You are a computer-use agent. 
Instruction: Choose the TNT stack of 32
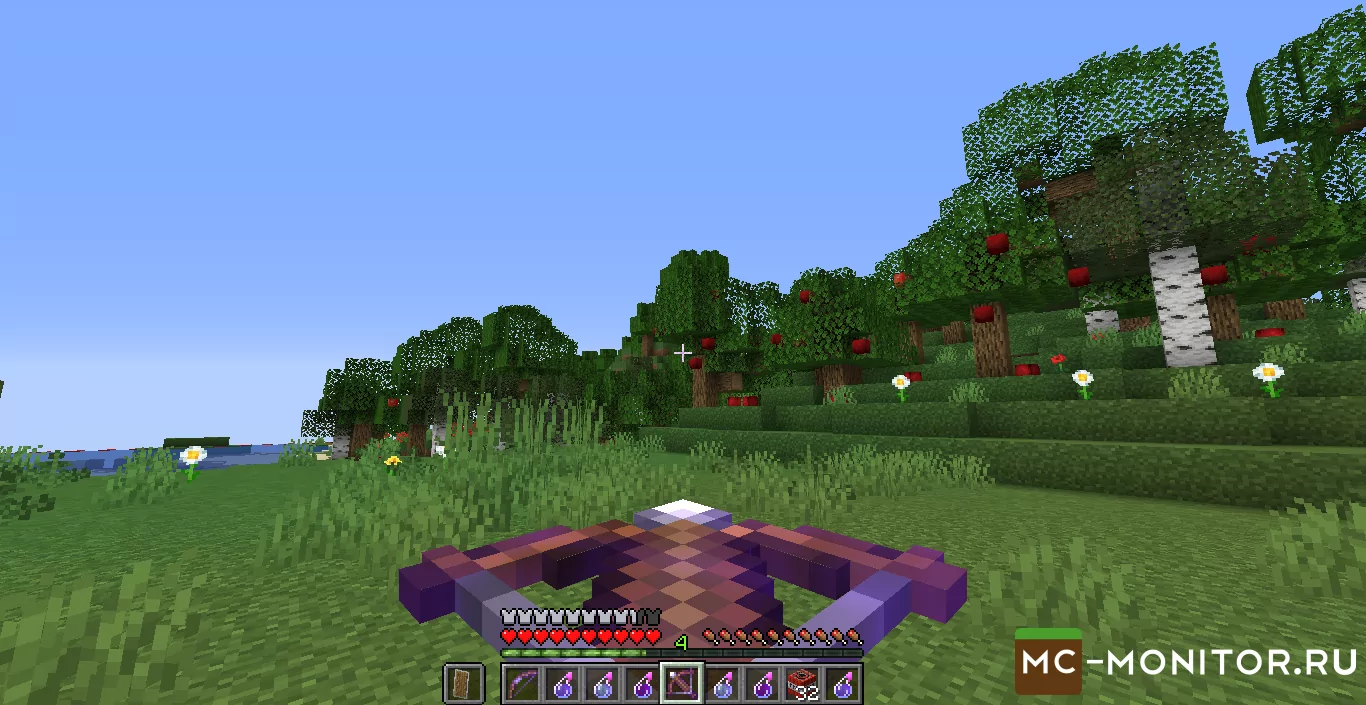coord(802,684)
